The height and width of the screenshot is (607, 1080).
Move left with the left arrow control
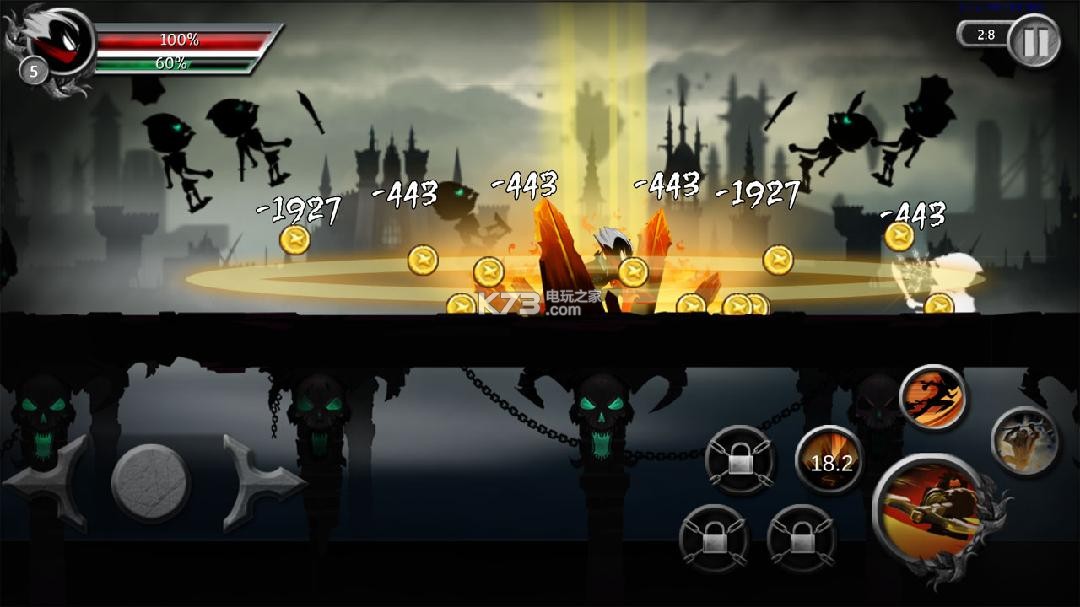(x=48, y=482)
